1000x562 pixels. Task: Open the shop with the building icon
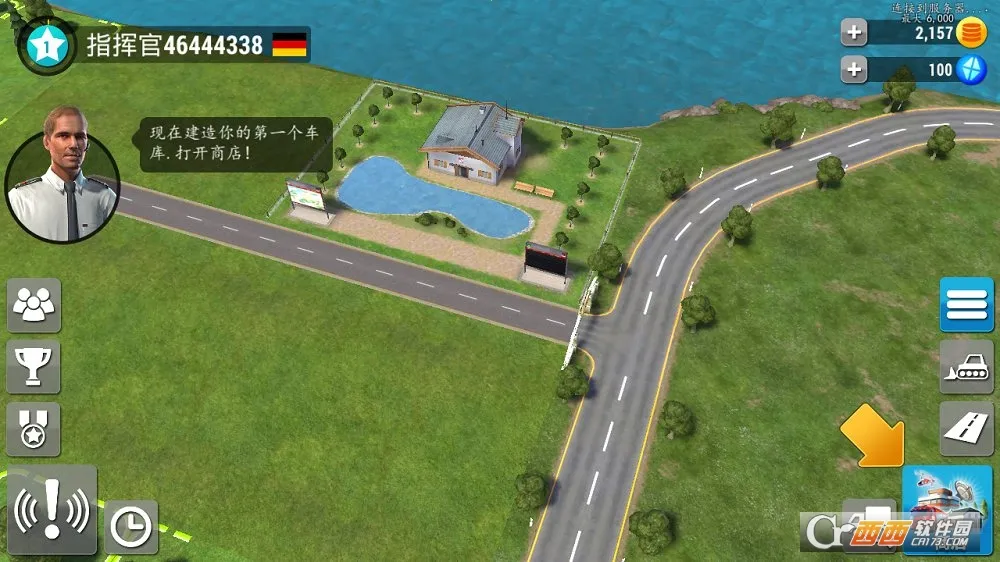[x=946, y=510]
